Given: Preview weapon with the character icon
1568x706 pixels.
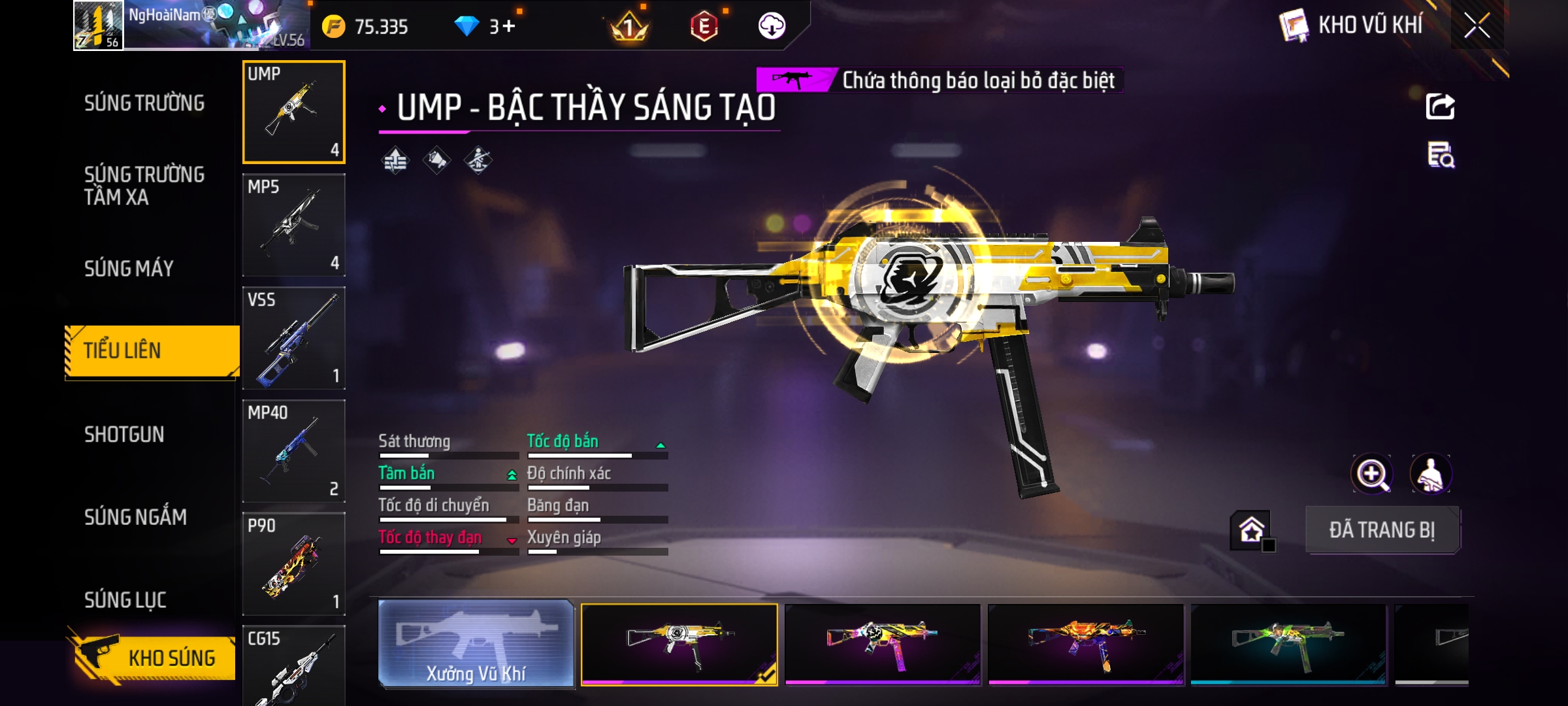Looking at the screenshot, I should tap(1431, 474).
